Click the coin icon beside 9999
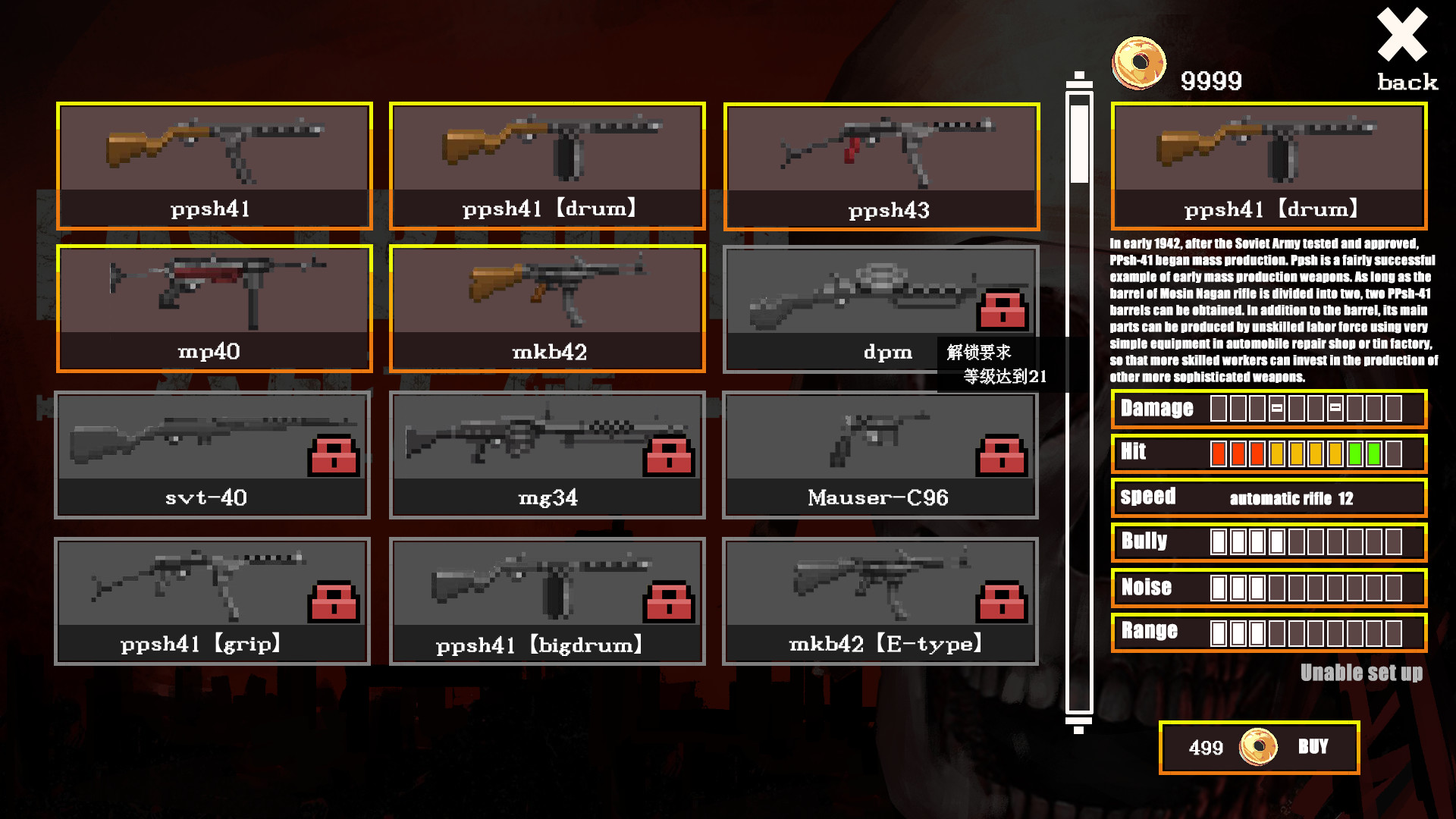Viewport: 1456px width, 819px height. [x=1138, y=64]
